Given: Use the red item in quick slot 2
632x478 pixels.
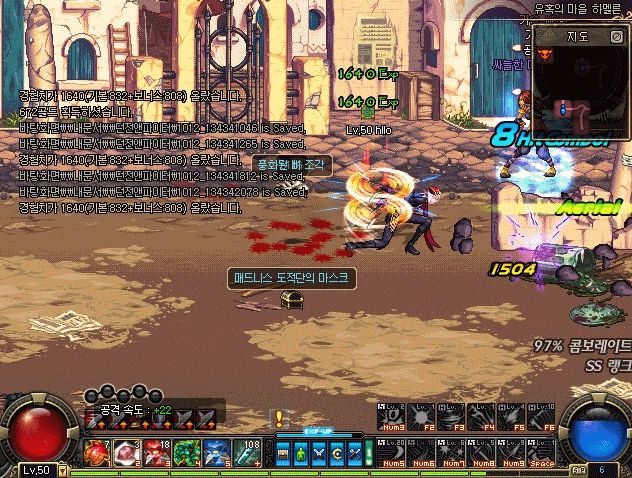Looking at the screenshot, I should [127, 453].
